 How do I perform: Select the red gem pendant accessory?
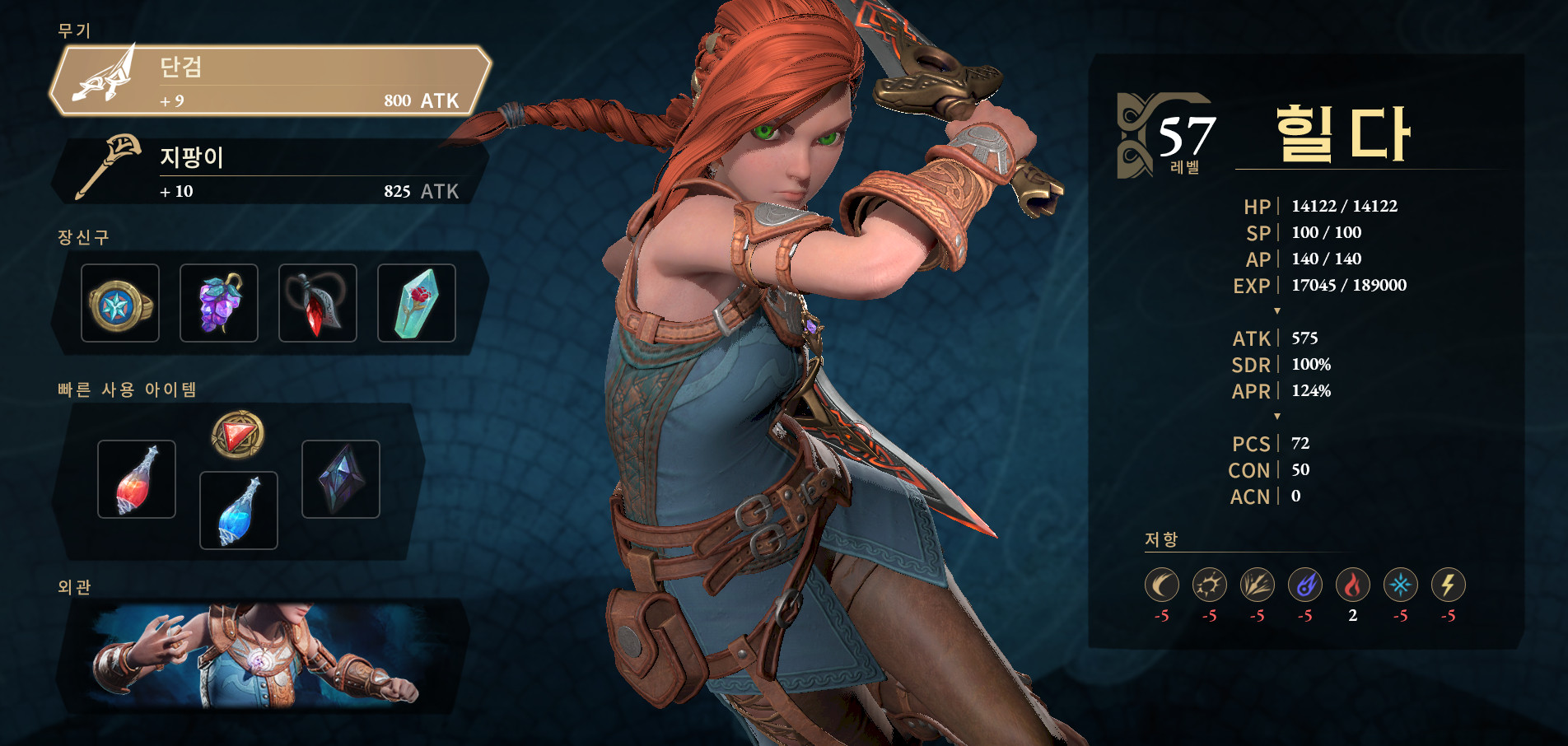[317, 302]
